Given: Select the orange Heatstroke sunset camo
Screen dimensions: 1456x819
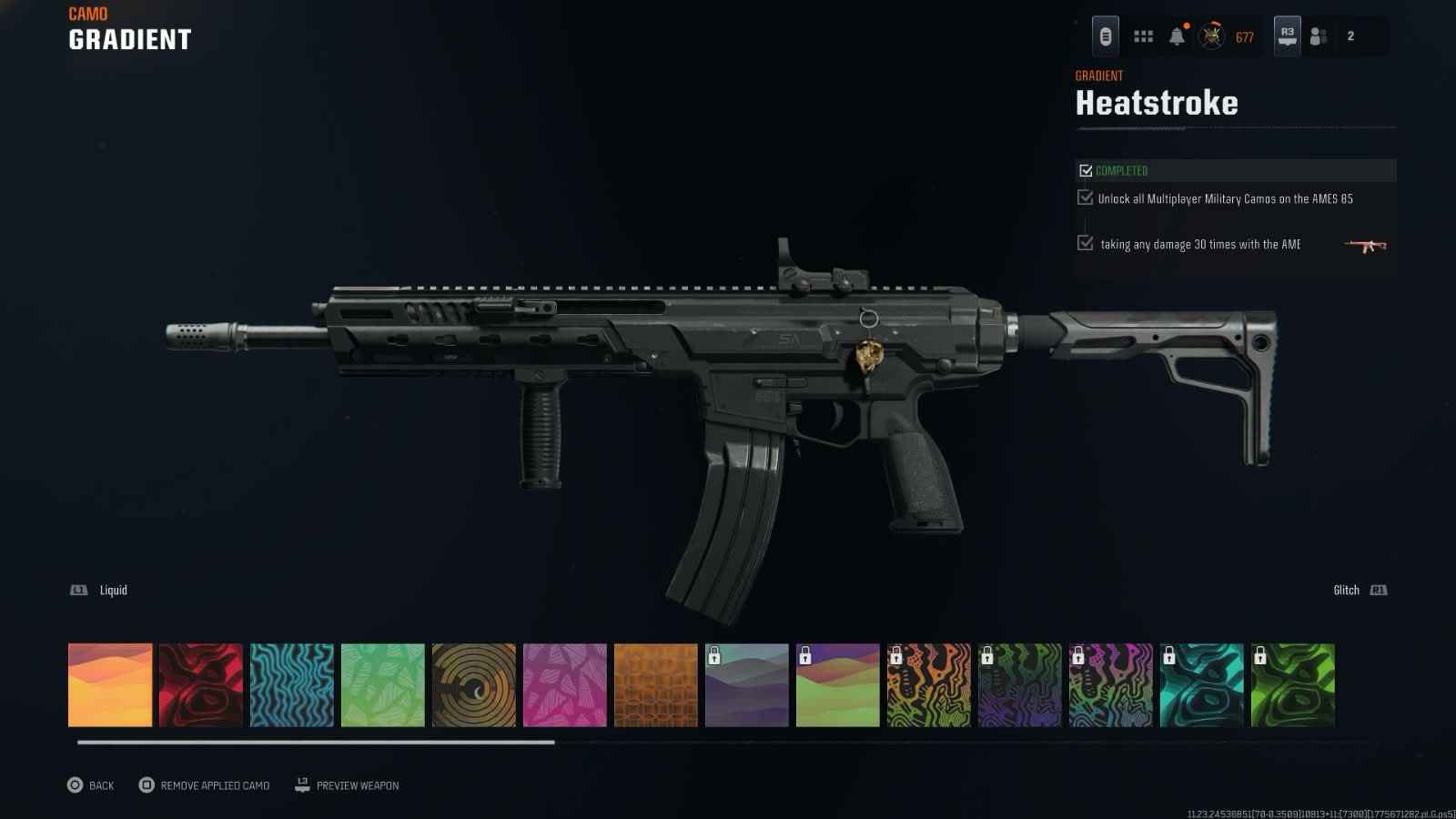Looking at the screenshot, I should (110, 685).
